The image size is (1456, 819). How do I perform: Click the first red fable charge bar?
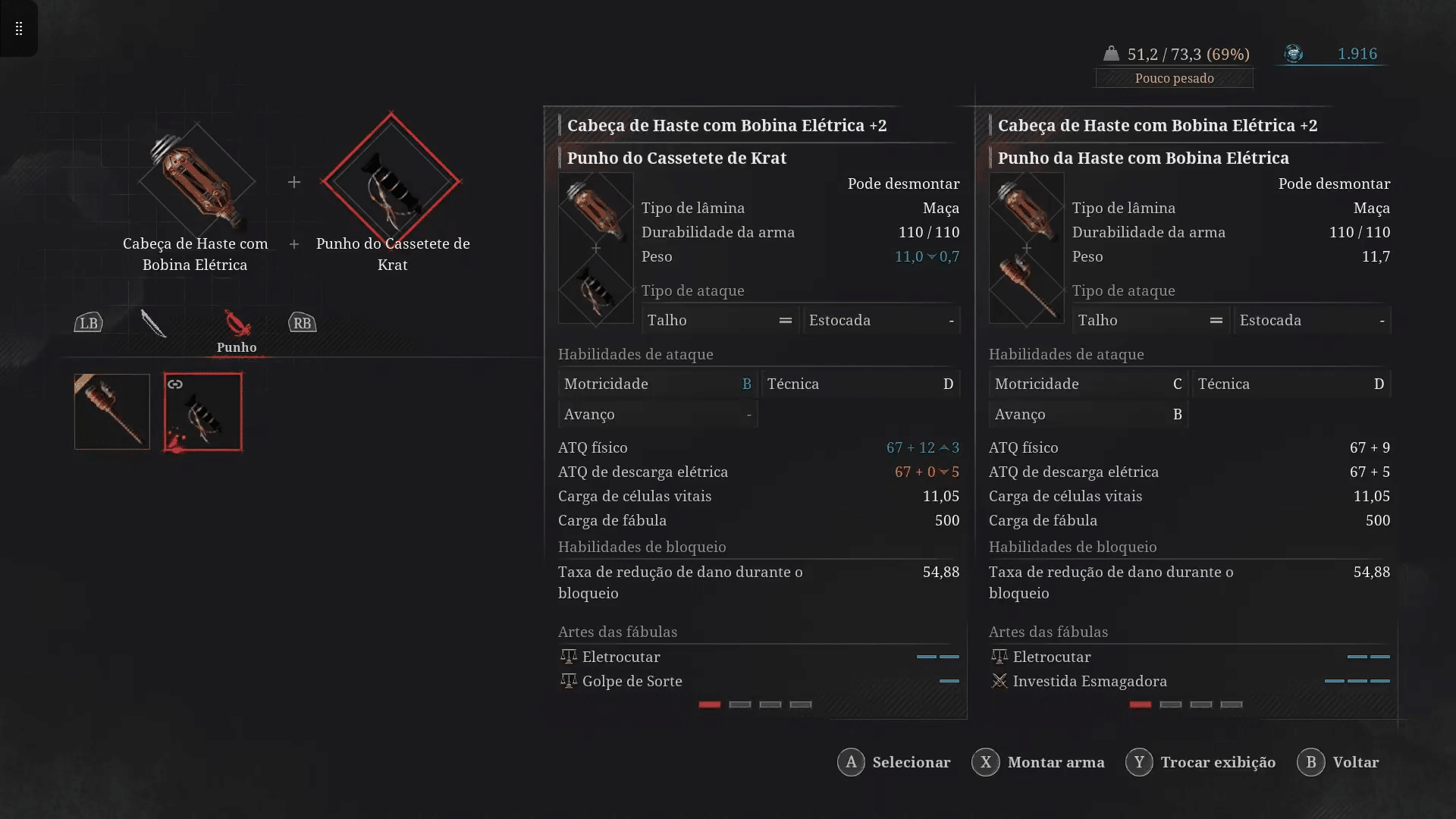[709, 705]
